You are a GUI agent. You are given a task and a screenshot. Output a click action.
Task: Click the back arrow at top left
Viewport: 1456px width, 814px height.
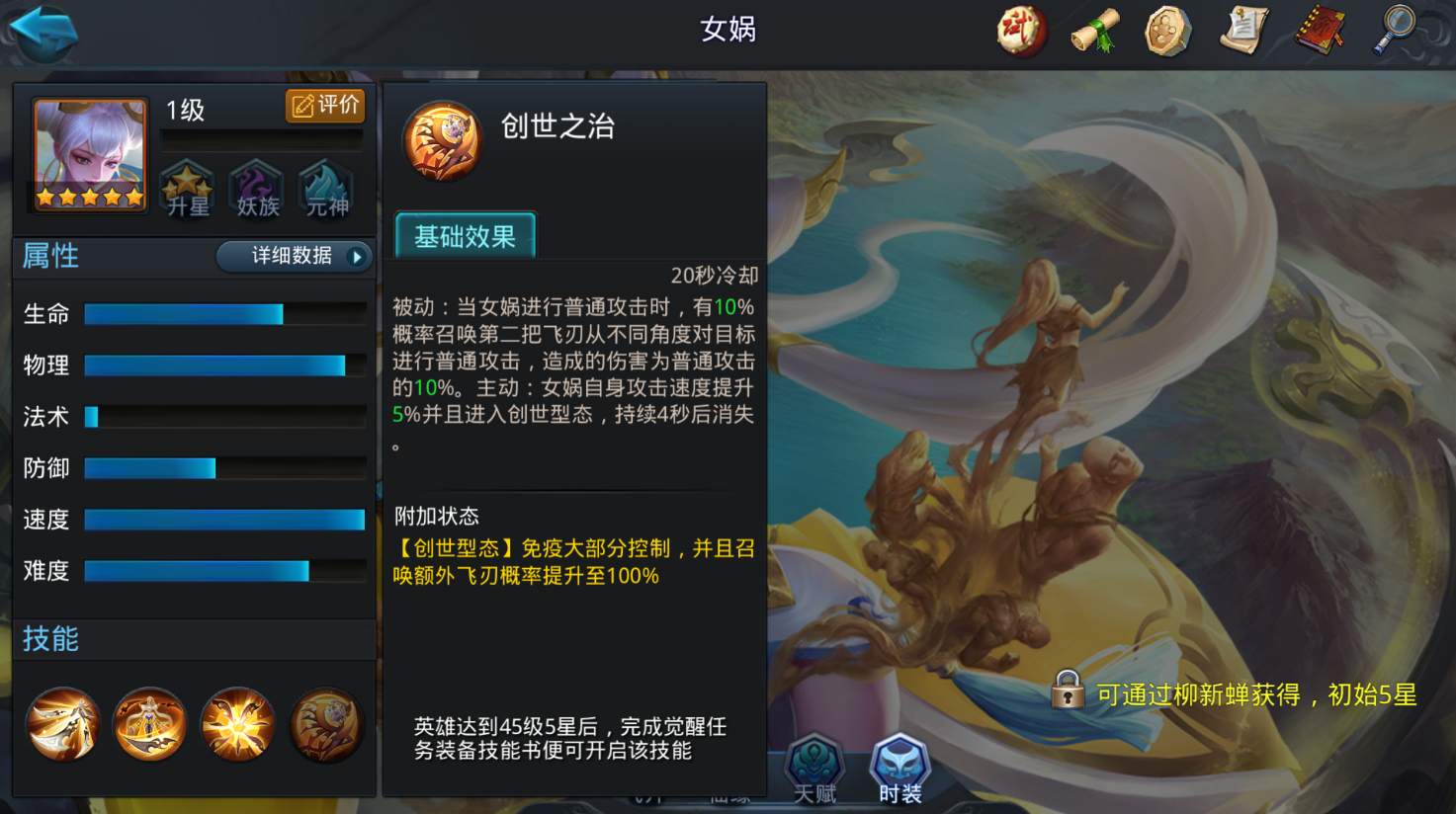(44, 31)
